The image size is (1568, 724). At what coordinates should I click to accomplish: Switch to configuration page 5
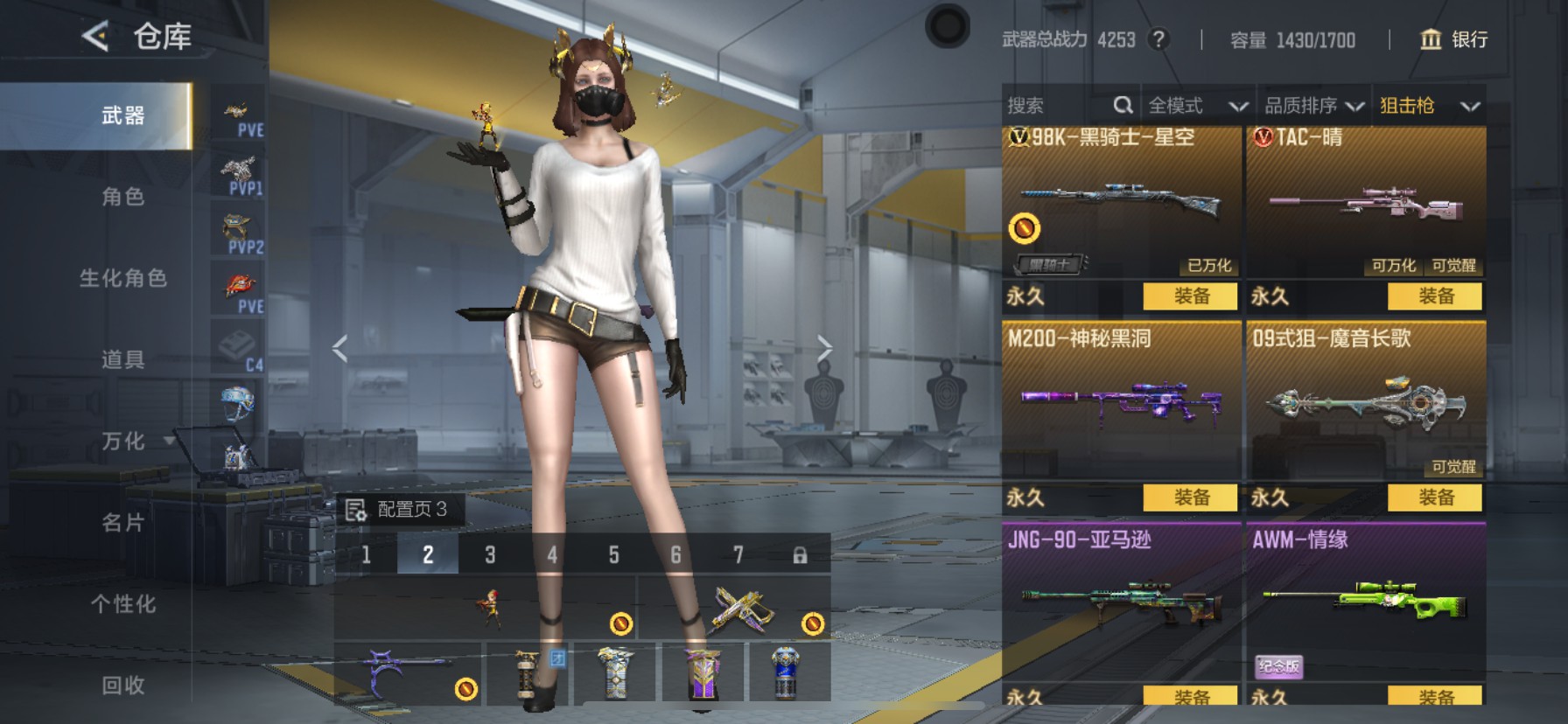[x=614, y=555]
